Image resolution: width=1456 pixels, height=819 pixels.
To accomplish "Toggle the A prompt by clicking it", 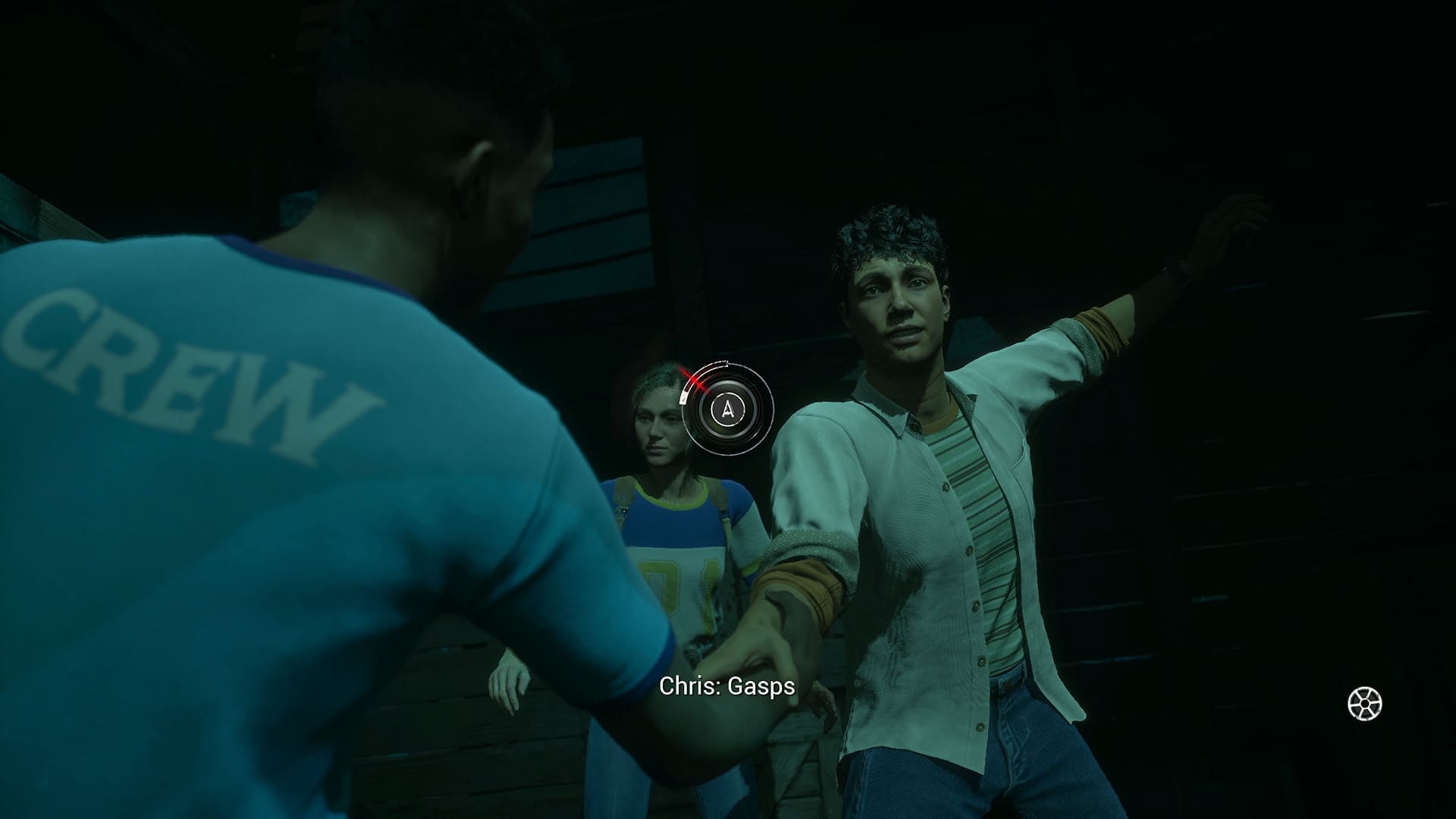I will tap(726, 409).
